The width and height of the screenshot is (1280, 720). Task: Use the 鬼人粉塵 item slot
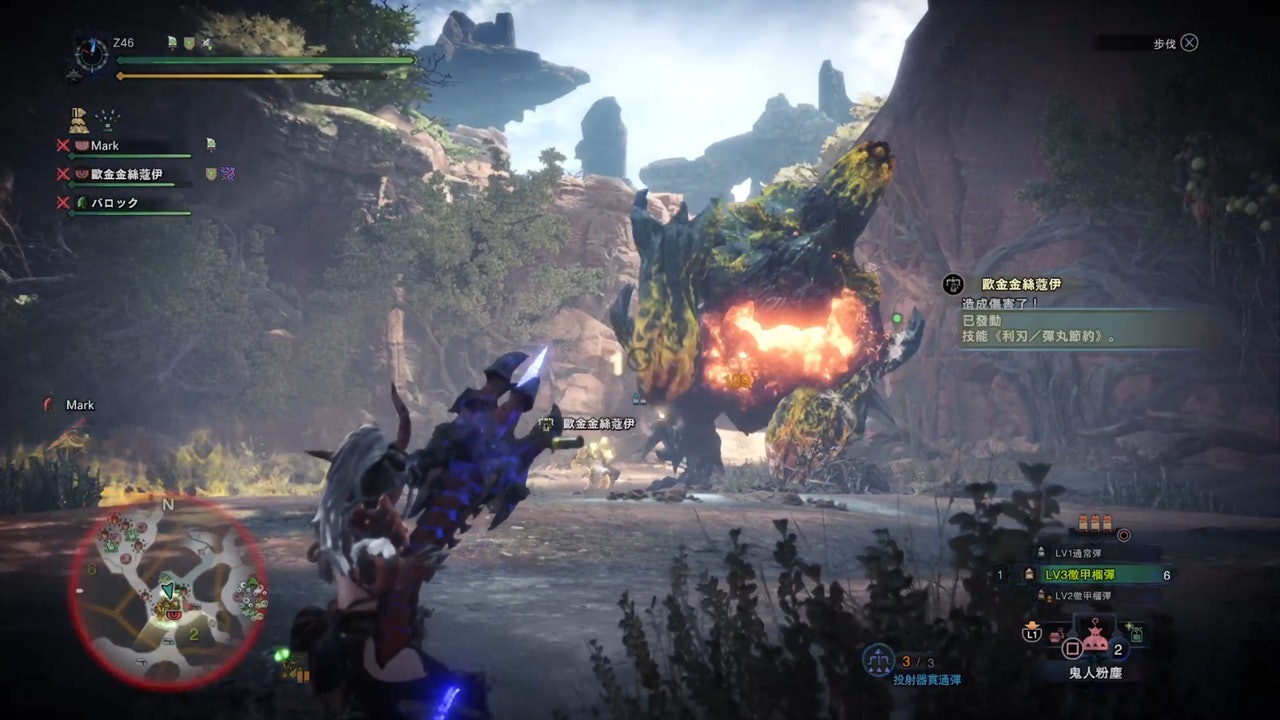pos(1094,642)
